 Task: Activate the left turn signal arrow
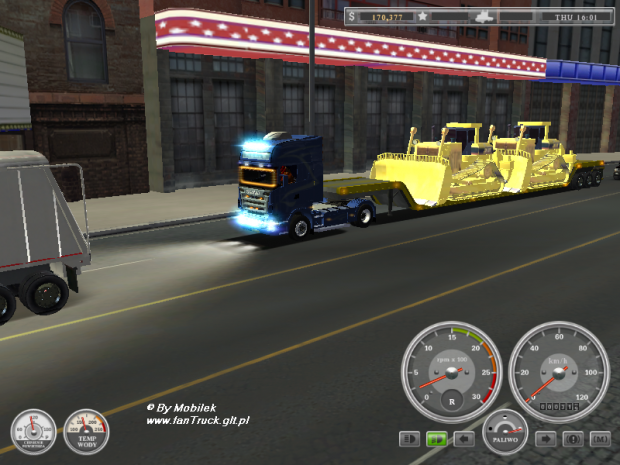coord(463,438)
